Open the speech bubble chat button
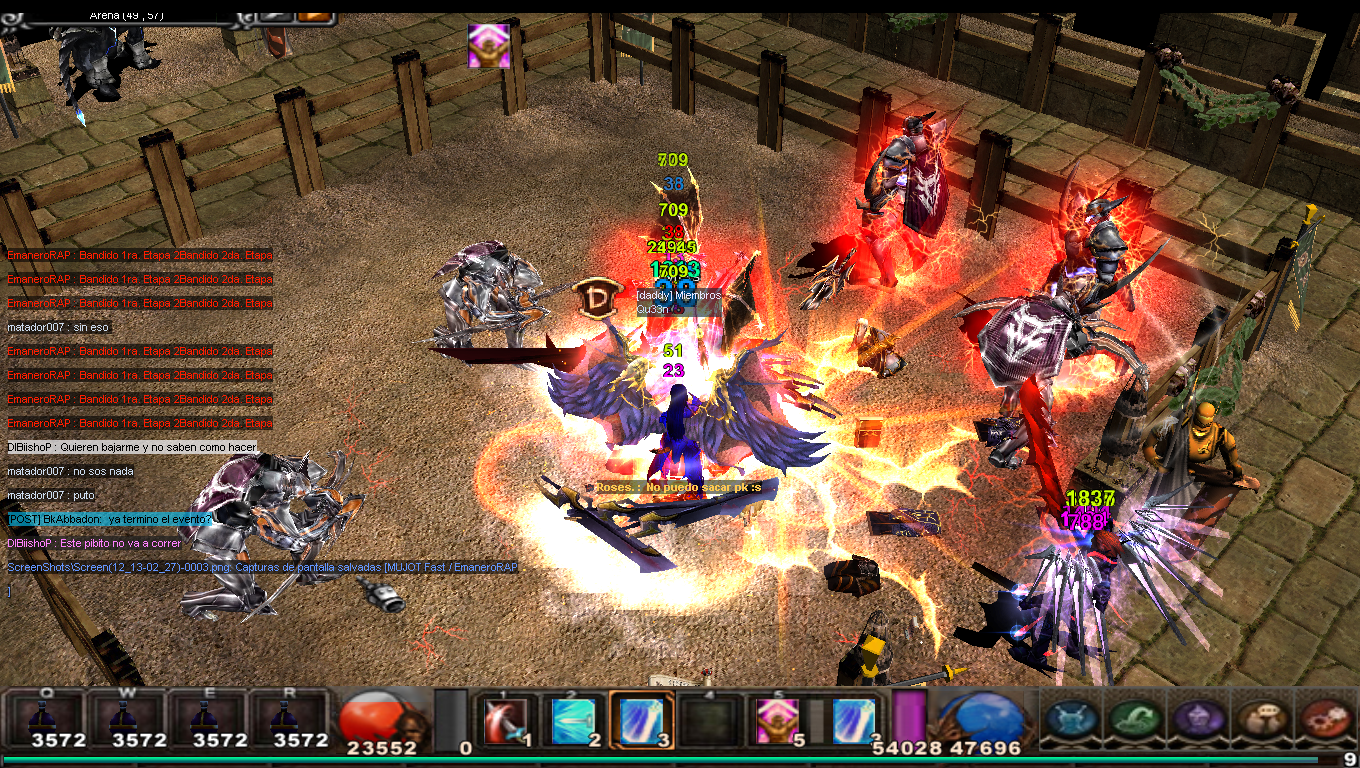Viewport: 1360px width, 768px height. pyautogui.click(x=1260, y=718)
